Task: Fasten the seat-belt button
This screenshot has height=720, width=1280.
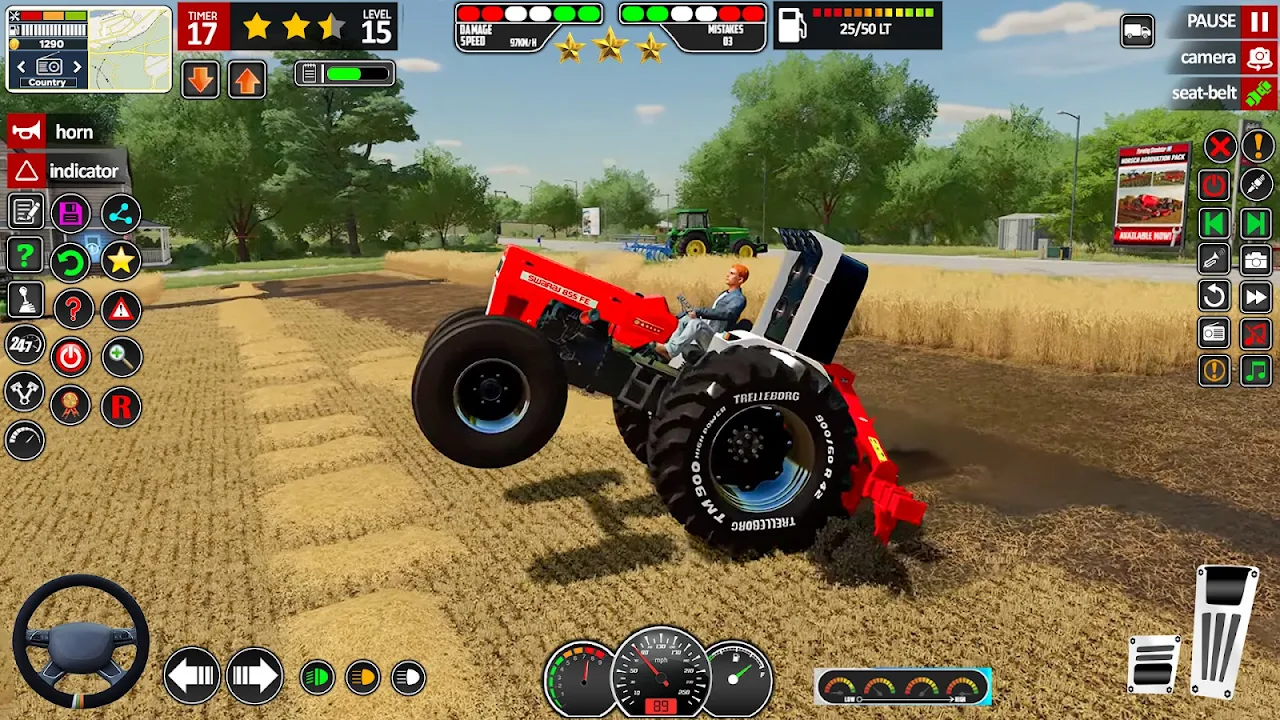Action: (x=1224, y=94)
